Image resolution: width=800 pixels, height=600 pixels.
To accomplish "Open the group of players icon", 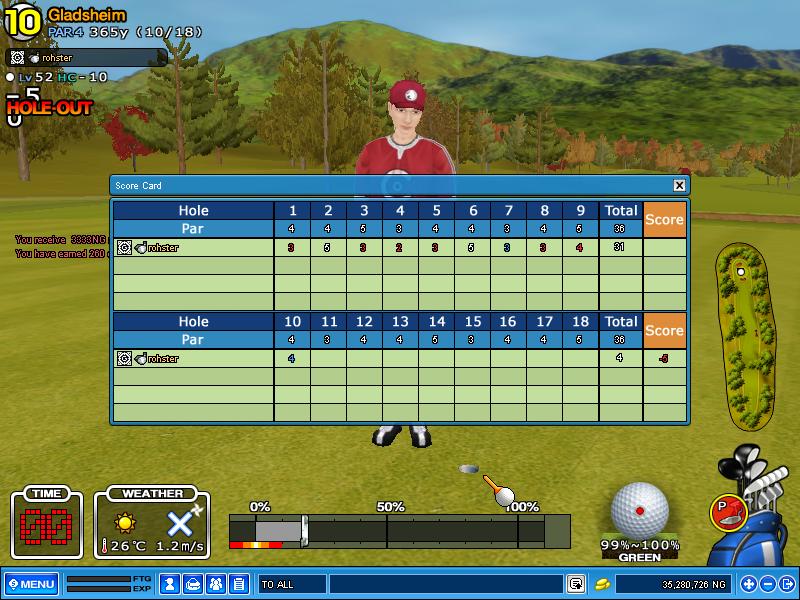I will click(216, 584).
